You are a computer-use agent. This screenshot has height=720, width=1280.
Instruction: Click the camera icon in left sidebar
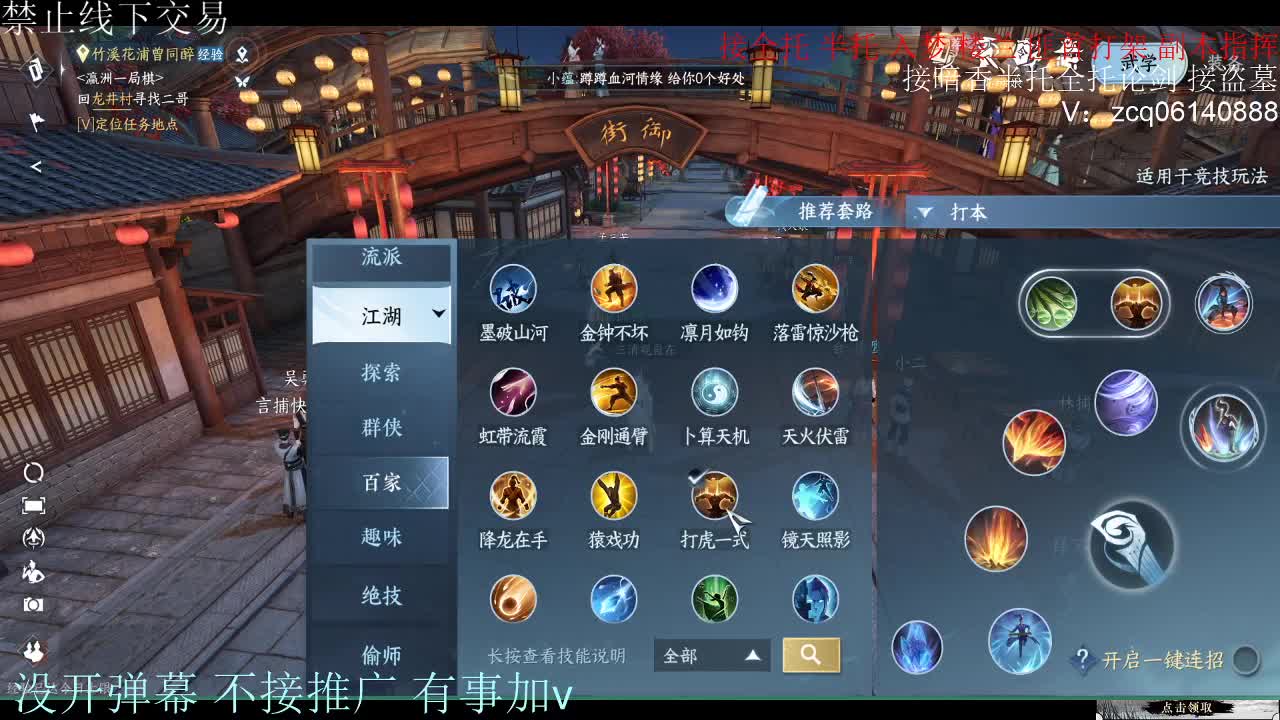pos(33,602)
